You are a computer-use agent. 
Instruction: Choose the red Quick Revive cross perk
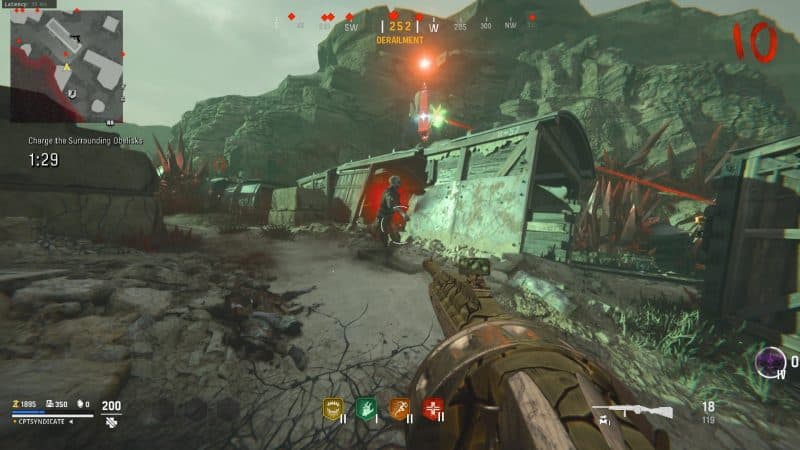click(433, 408)
